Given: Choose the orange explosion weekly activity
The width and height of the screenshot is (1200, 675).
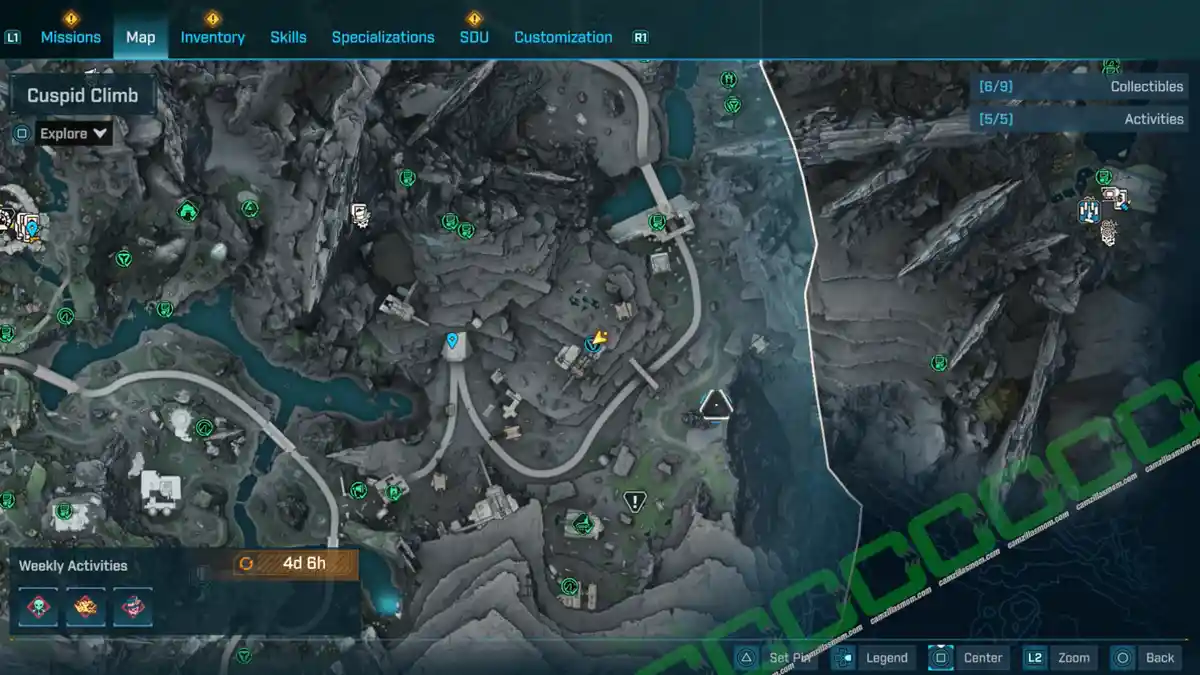Looking at the screenshot, I should 86,605.
